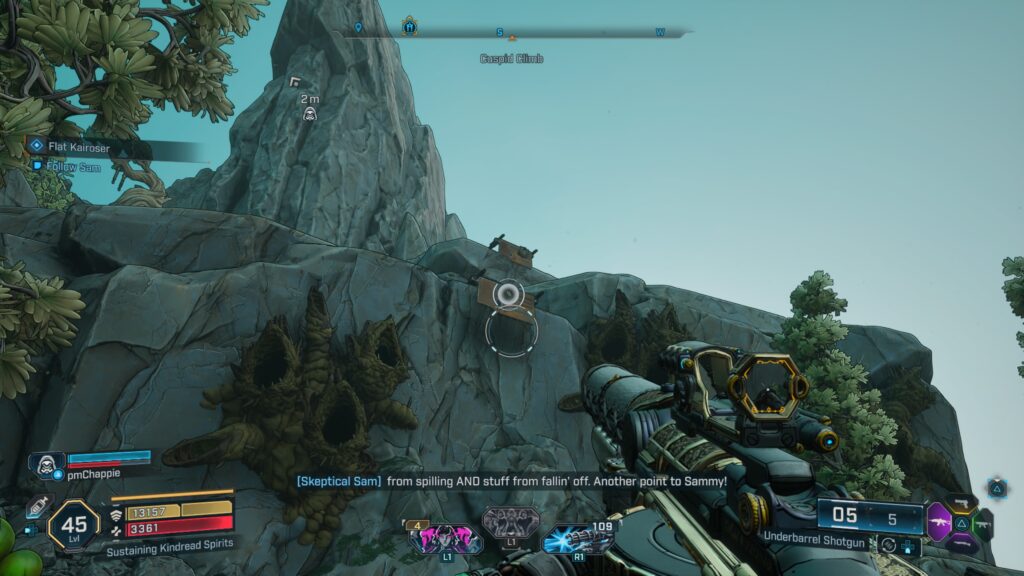Click the pmChappie player portrait
Viewport: 1024px width, 576px height.
tap(46, 465)
